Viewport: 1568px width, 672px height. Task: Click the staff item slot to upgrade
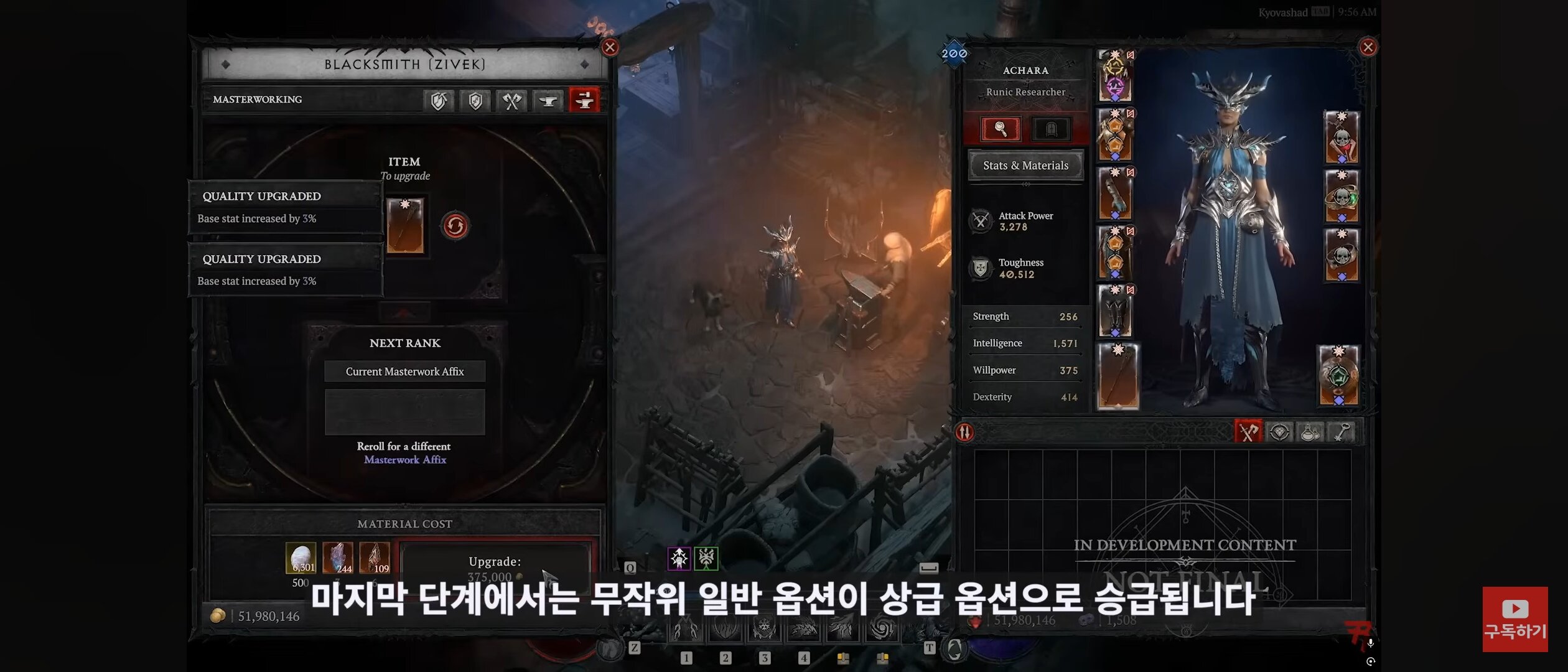(405, 225)
